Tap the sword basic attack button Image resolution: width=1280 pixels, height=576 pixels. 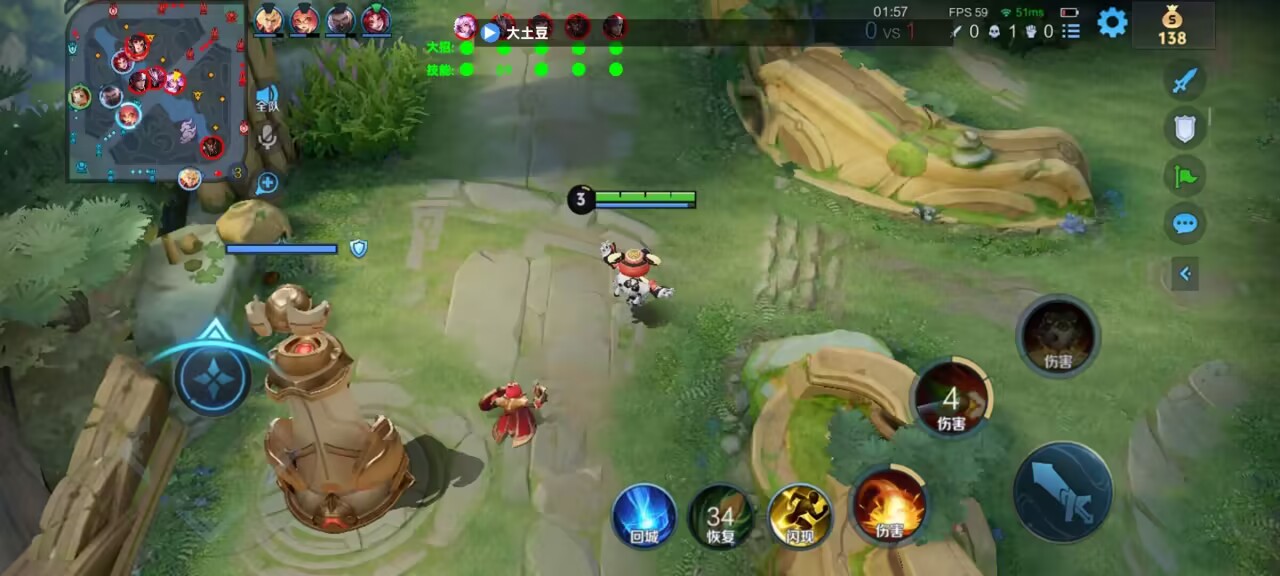coord(1063,493)
